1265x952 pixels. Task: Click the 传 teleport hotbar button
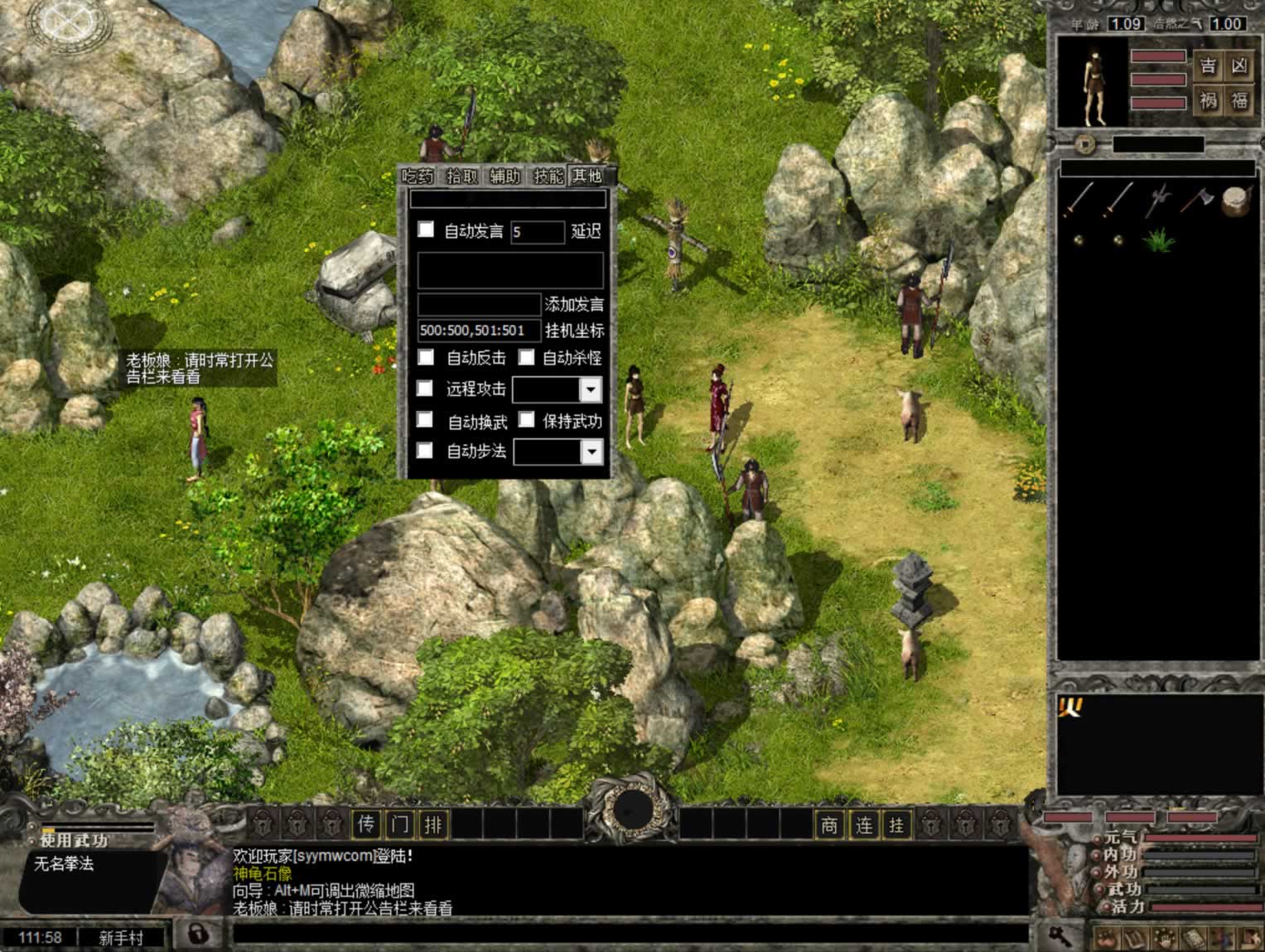pyautogui.click(x=366, y=824)
